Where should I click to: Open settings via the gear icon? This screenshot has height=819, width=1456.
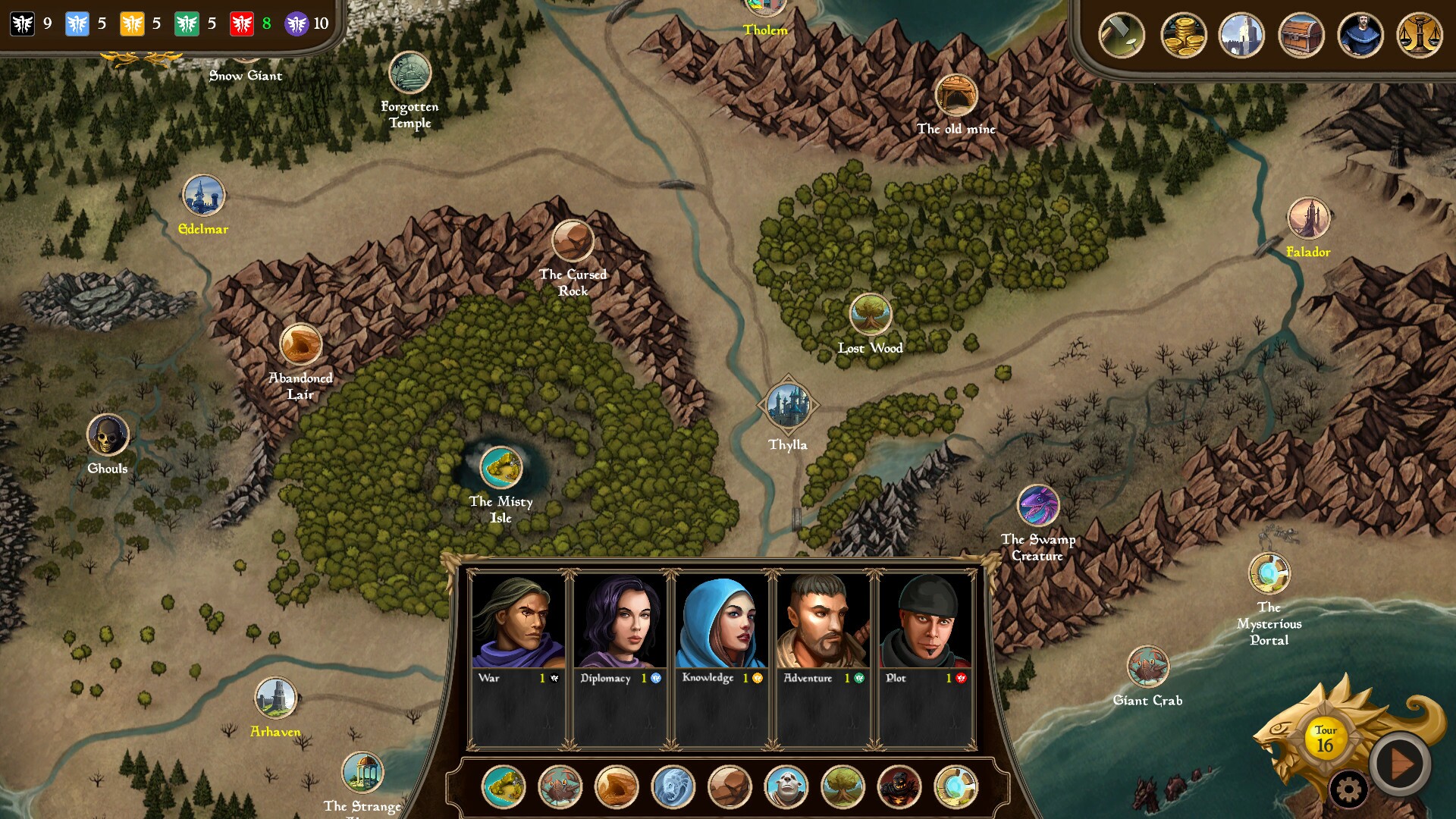point(1348,790)
